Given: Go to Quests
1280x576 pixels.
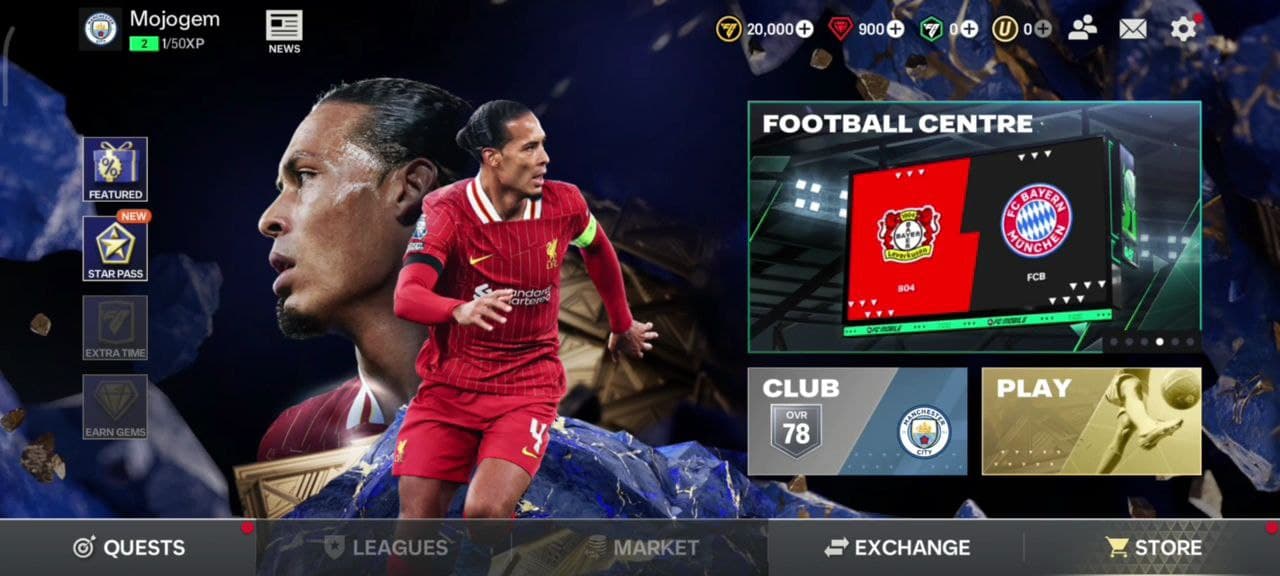Looking at the screenshot, I should point(128,547).
